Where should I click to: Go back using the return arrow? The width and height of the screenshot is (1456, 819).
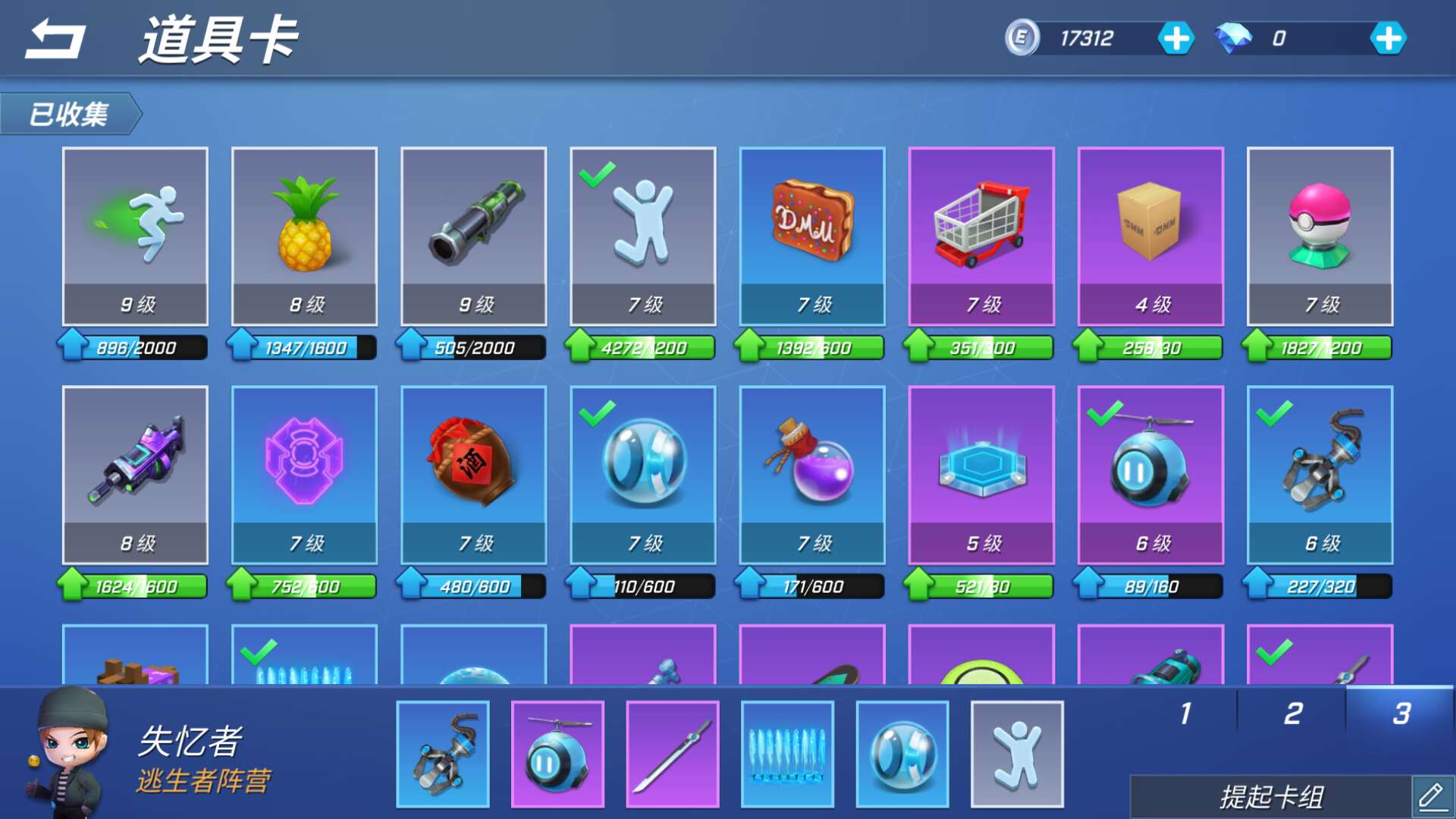pyautogui.click(x=55, y=39)
